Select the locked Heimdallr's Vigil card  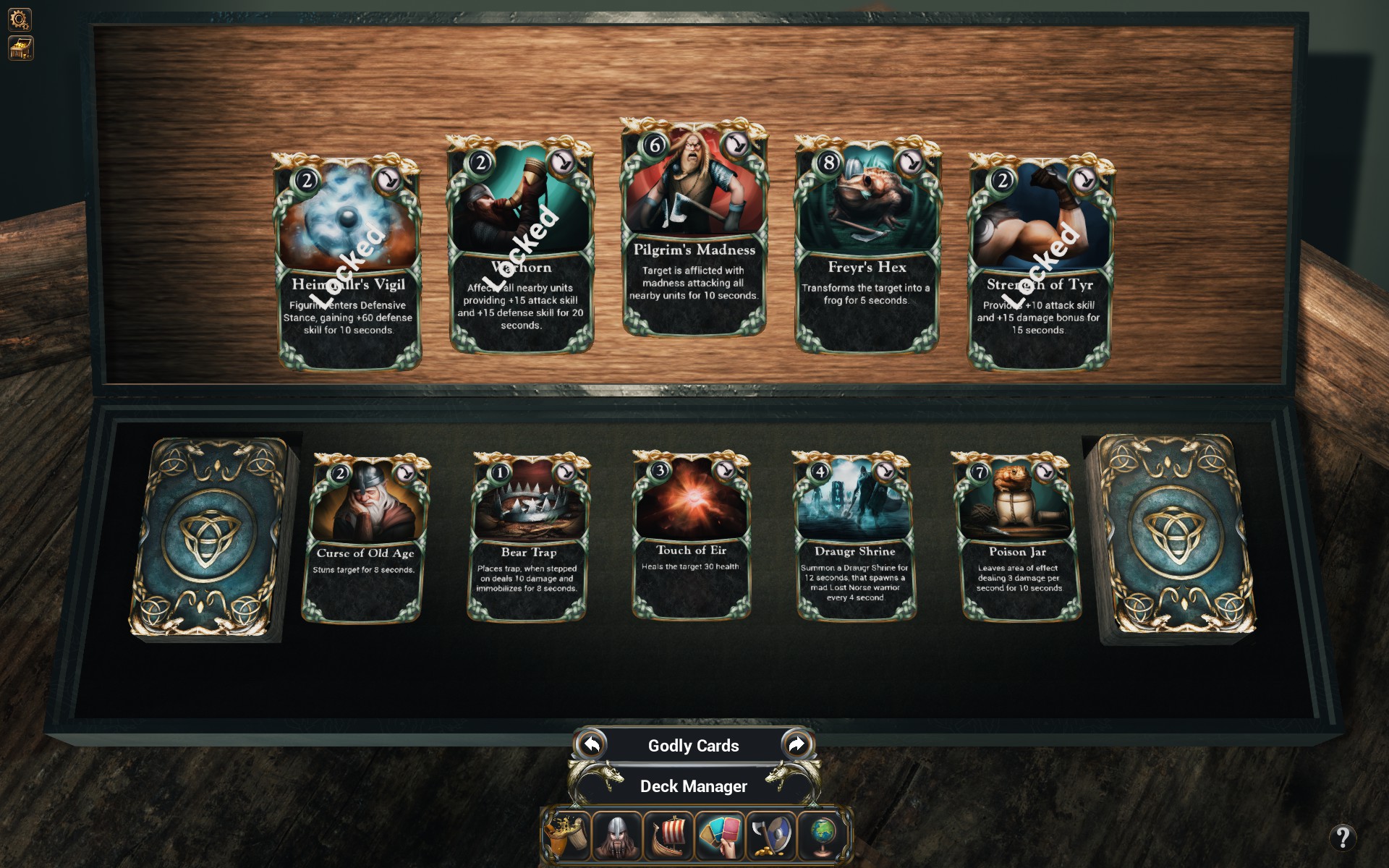point(348,263)
